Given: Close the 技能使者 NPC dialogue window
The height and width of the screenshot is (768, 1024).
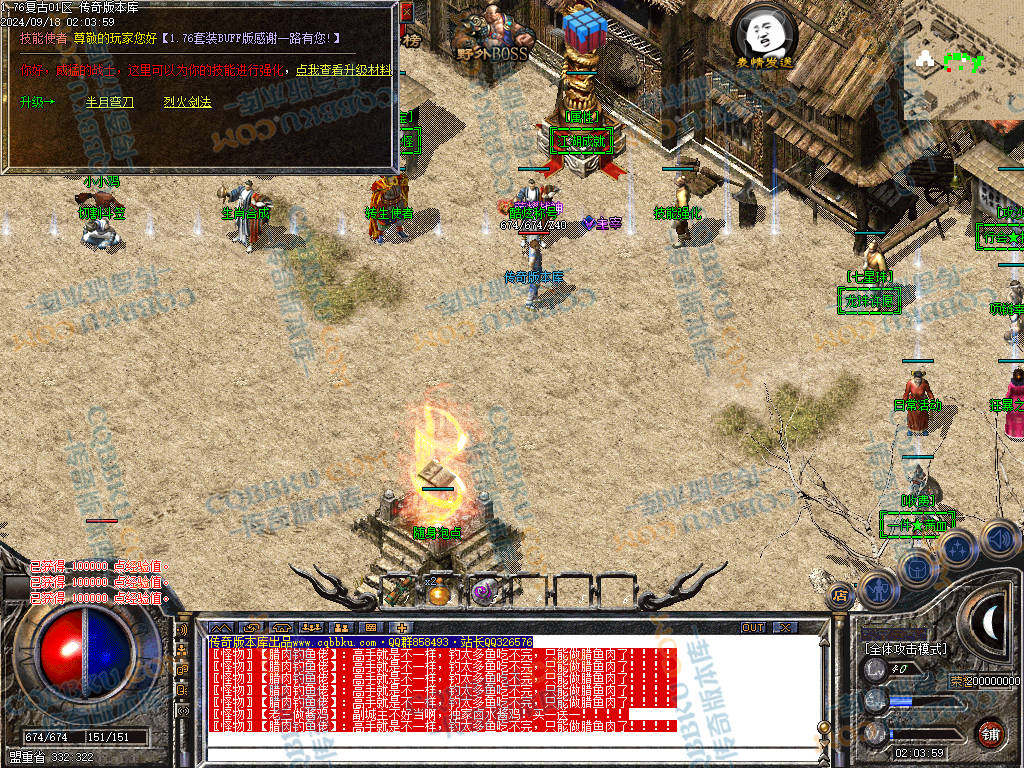Looking at the screenshot, I should coord(406,12).
